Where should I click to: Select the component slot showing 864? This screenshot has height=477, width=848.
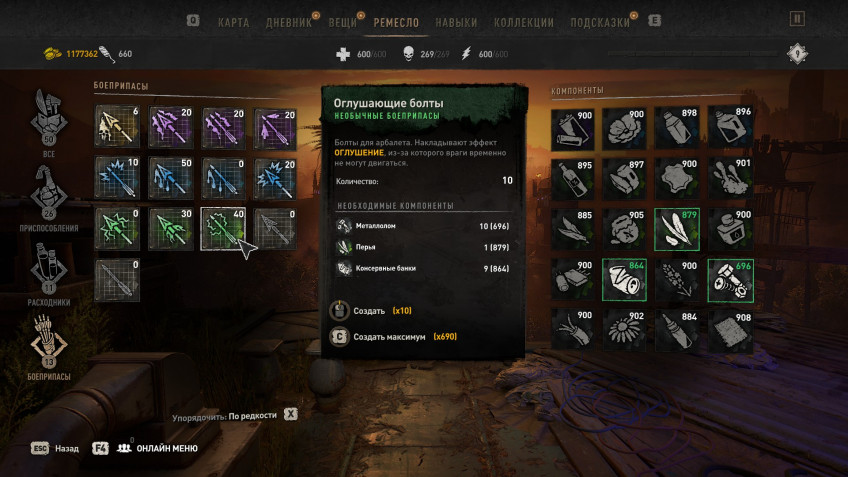pyautogui.click(x=626, y=280)
